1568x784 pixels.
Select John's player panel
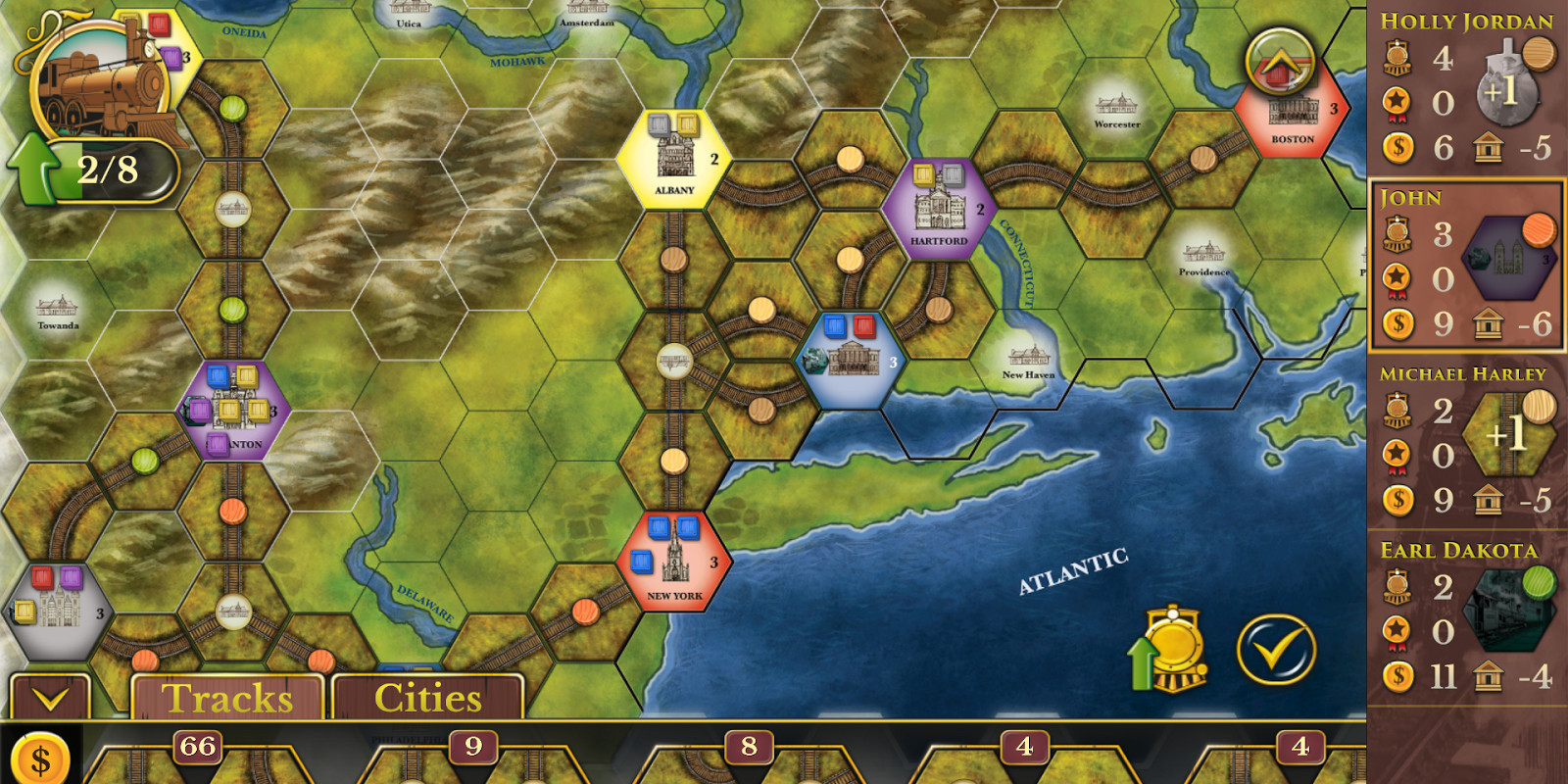1466,266
